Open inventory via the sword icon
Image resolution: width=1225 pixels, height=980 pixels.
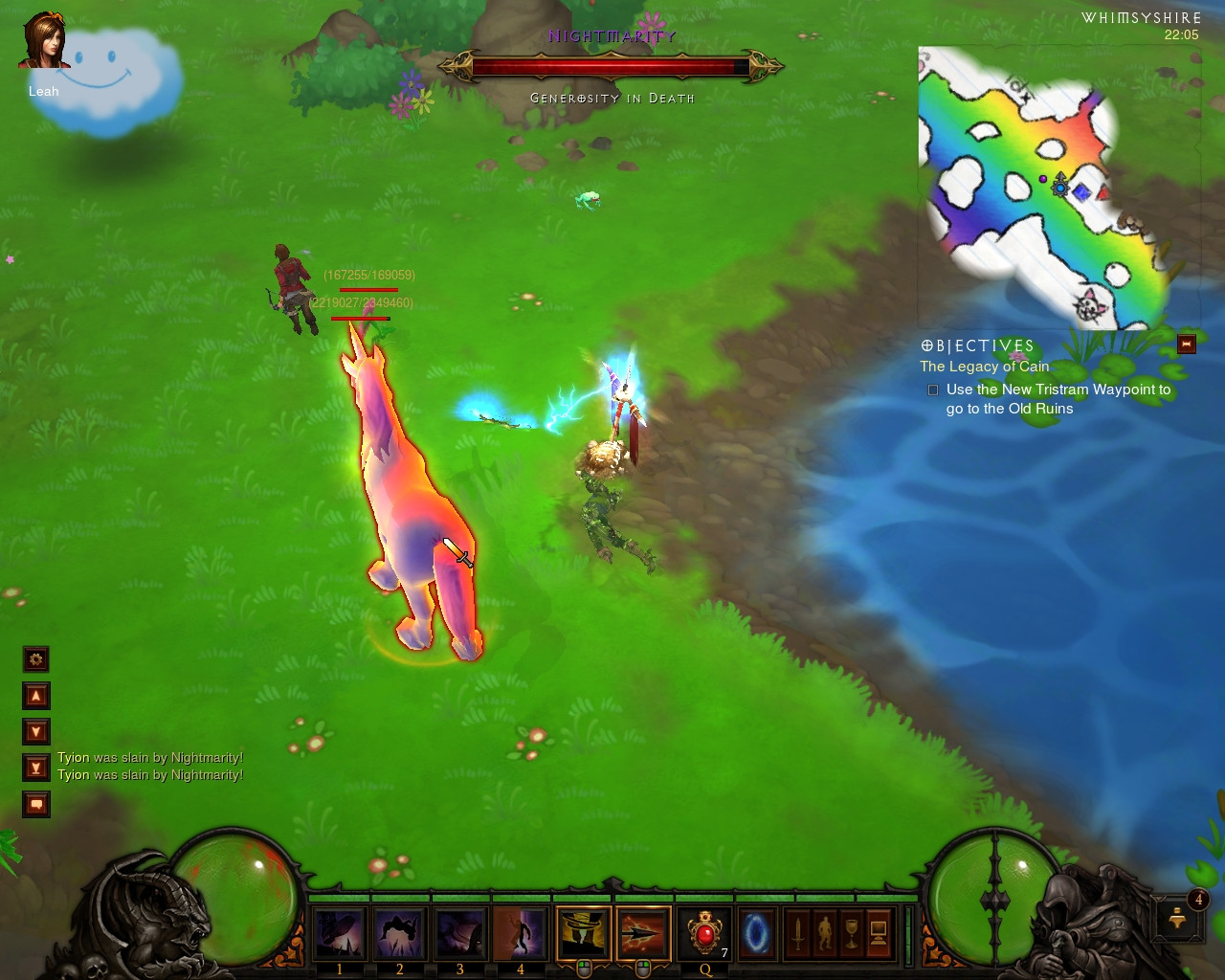tap(797, 933)
